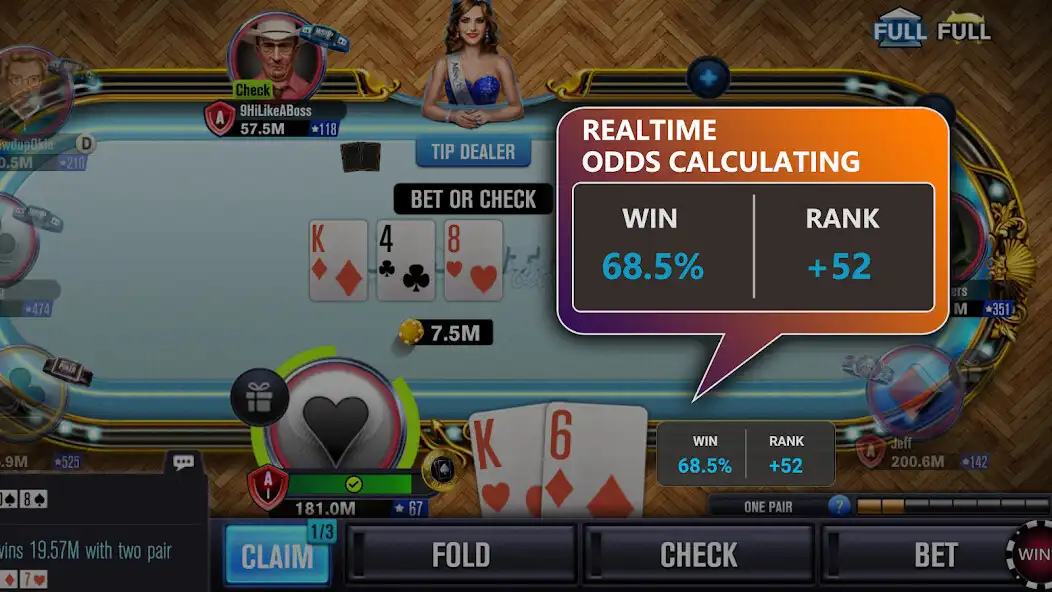Open the chat speech bubble
The width and height of the screenshot is (1052, 592).
pos(183,463)
